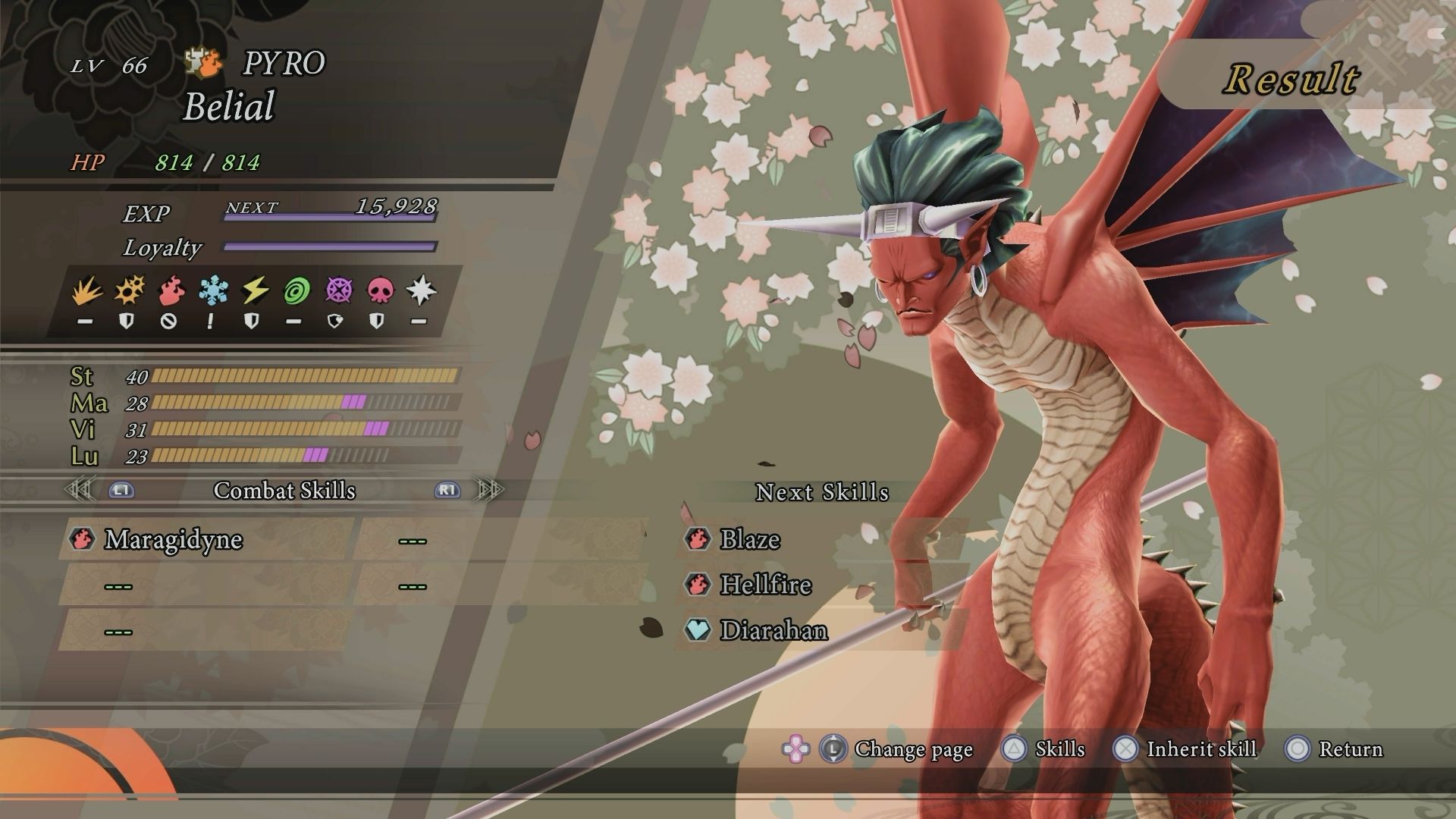
Task: Select the ice snowflake weakness icon
Action: click(211, 291)
